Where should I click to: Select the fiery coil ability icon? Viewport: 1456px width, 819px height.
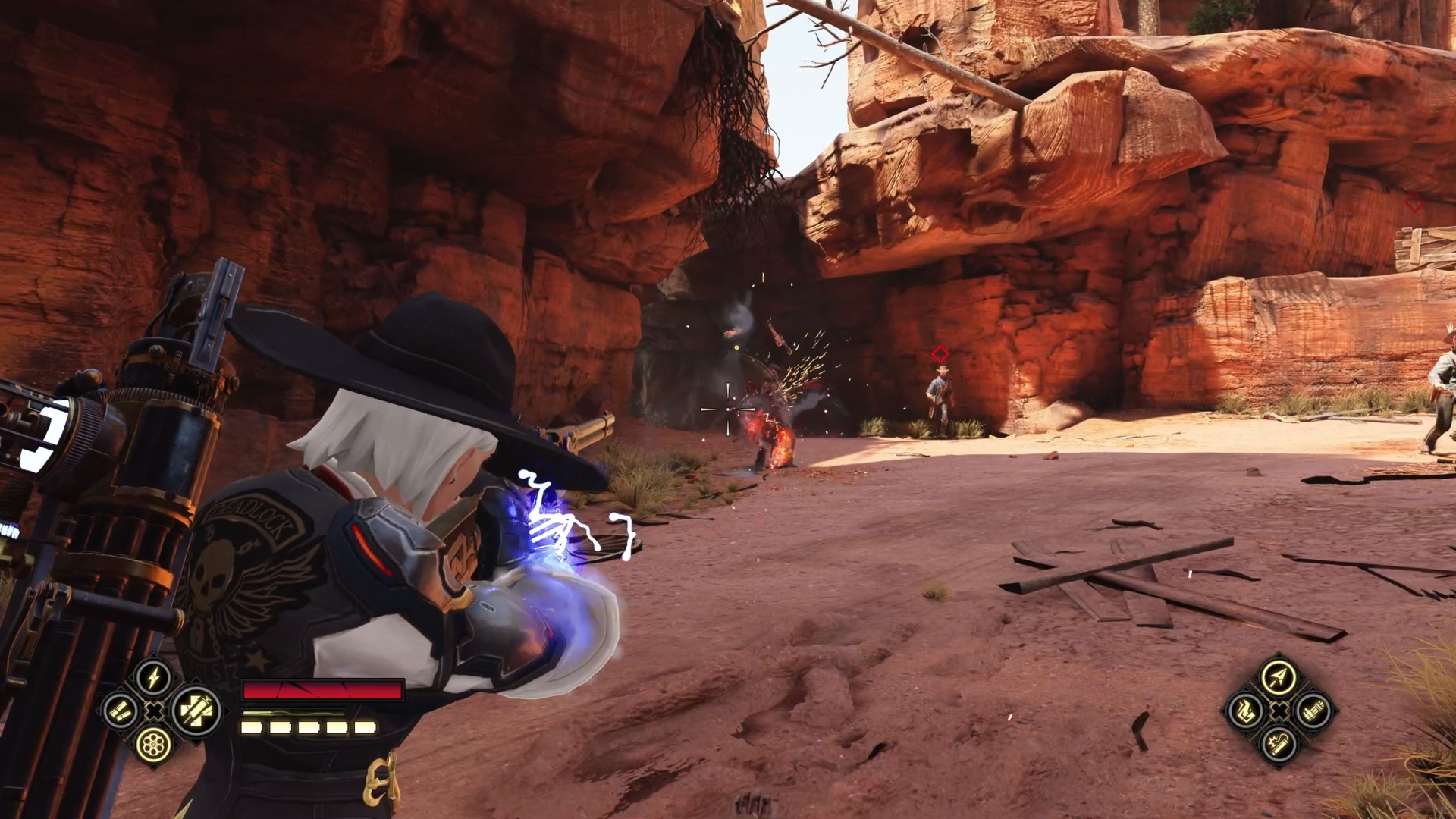pyautogui.click(x=1245, y=711)
